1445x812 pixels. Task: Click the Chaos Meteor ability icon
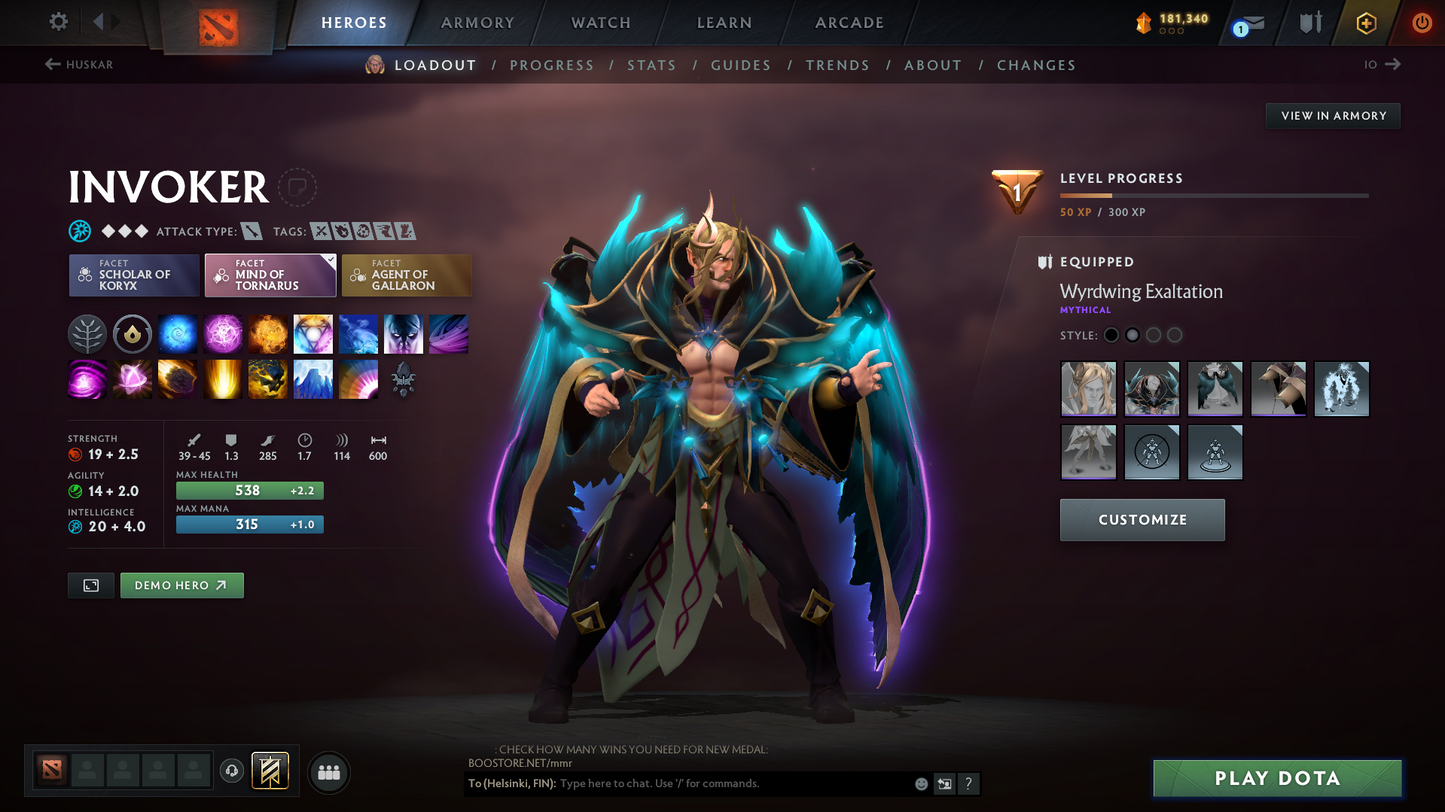coord(177,379)
